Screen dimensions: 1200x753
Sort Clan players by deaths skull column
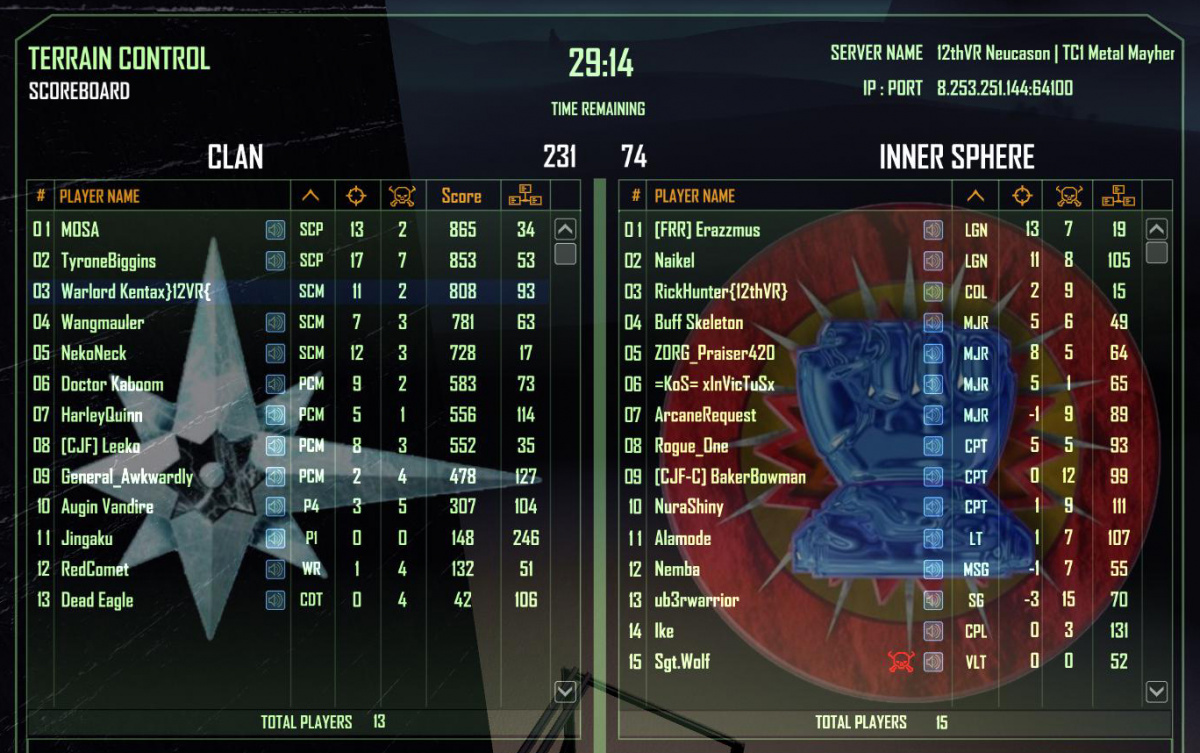pos(402,196)
